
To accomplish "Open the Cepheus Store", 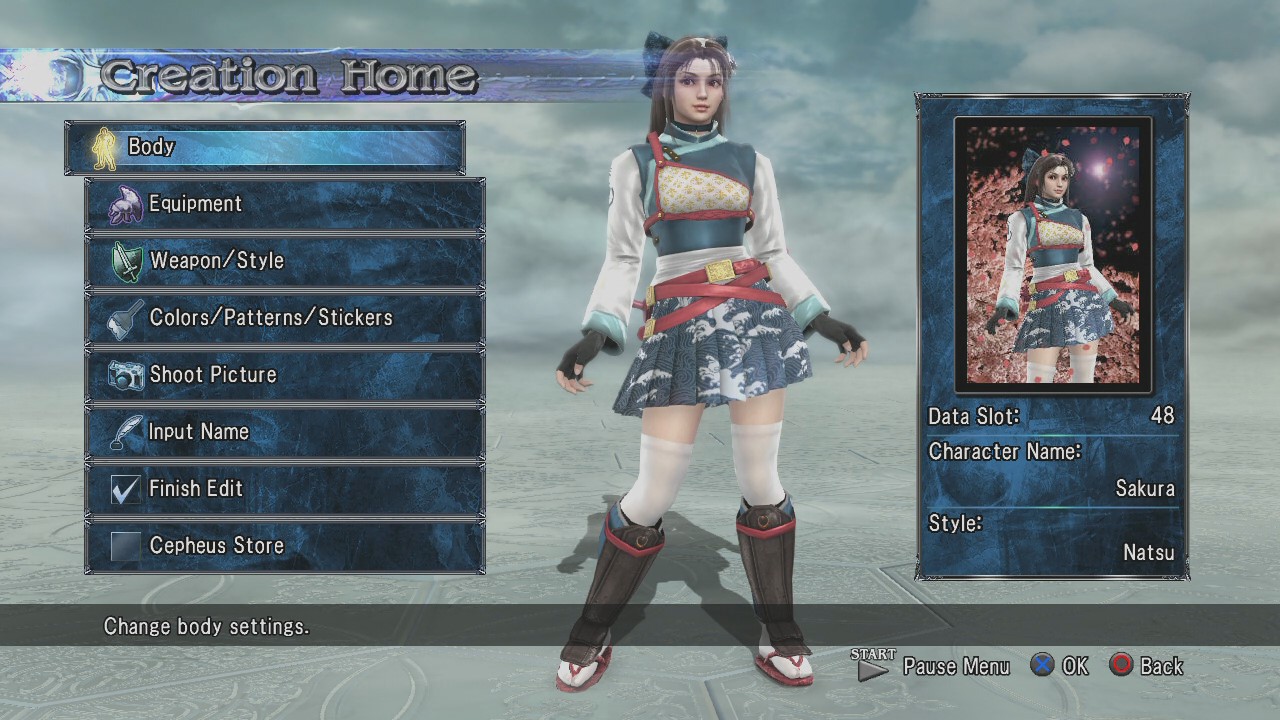I will pos(285,546).
